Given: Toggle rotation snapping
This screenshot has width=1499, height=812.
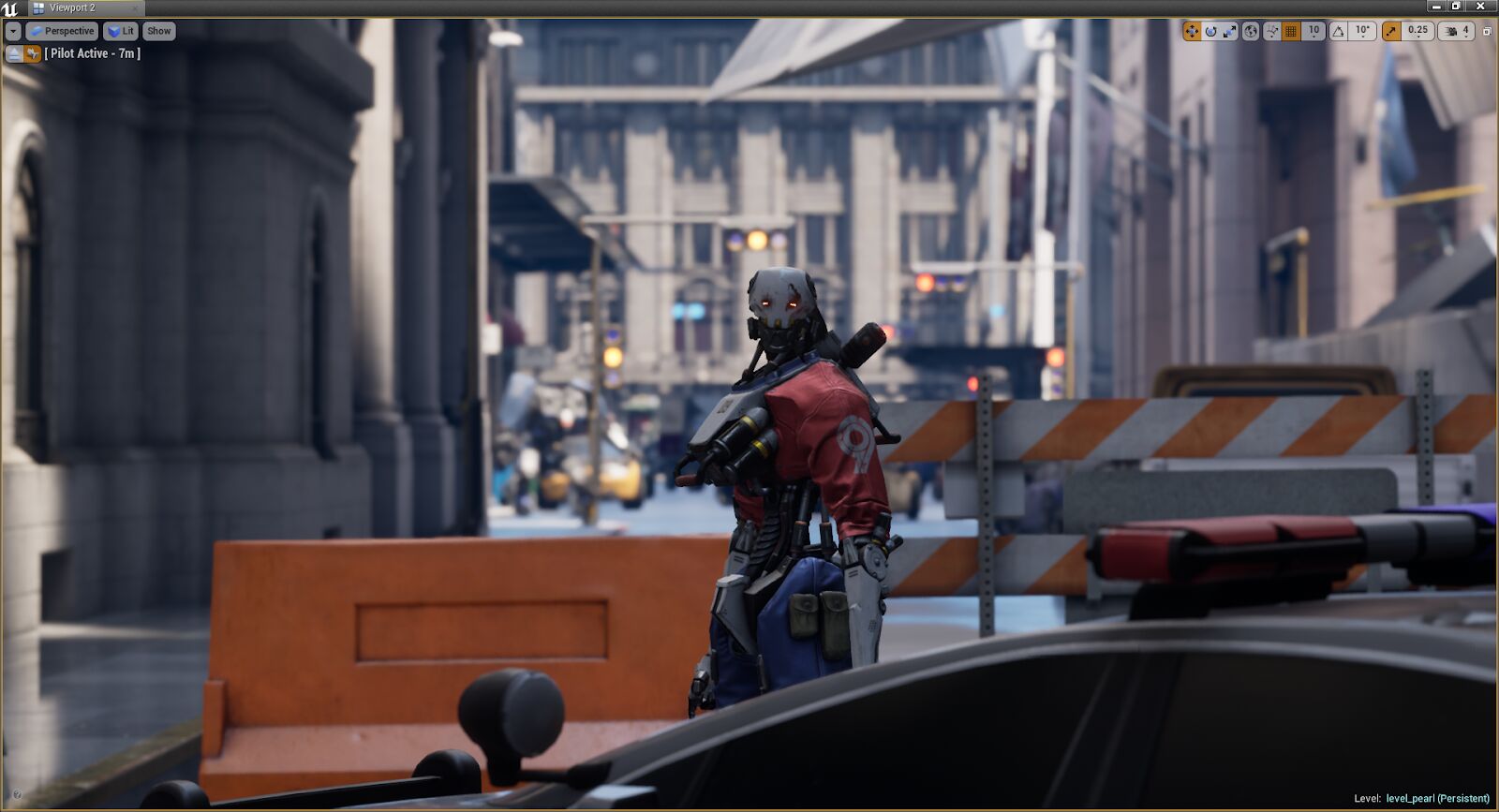Looking at the screenshot, I should coord(1338,31).
